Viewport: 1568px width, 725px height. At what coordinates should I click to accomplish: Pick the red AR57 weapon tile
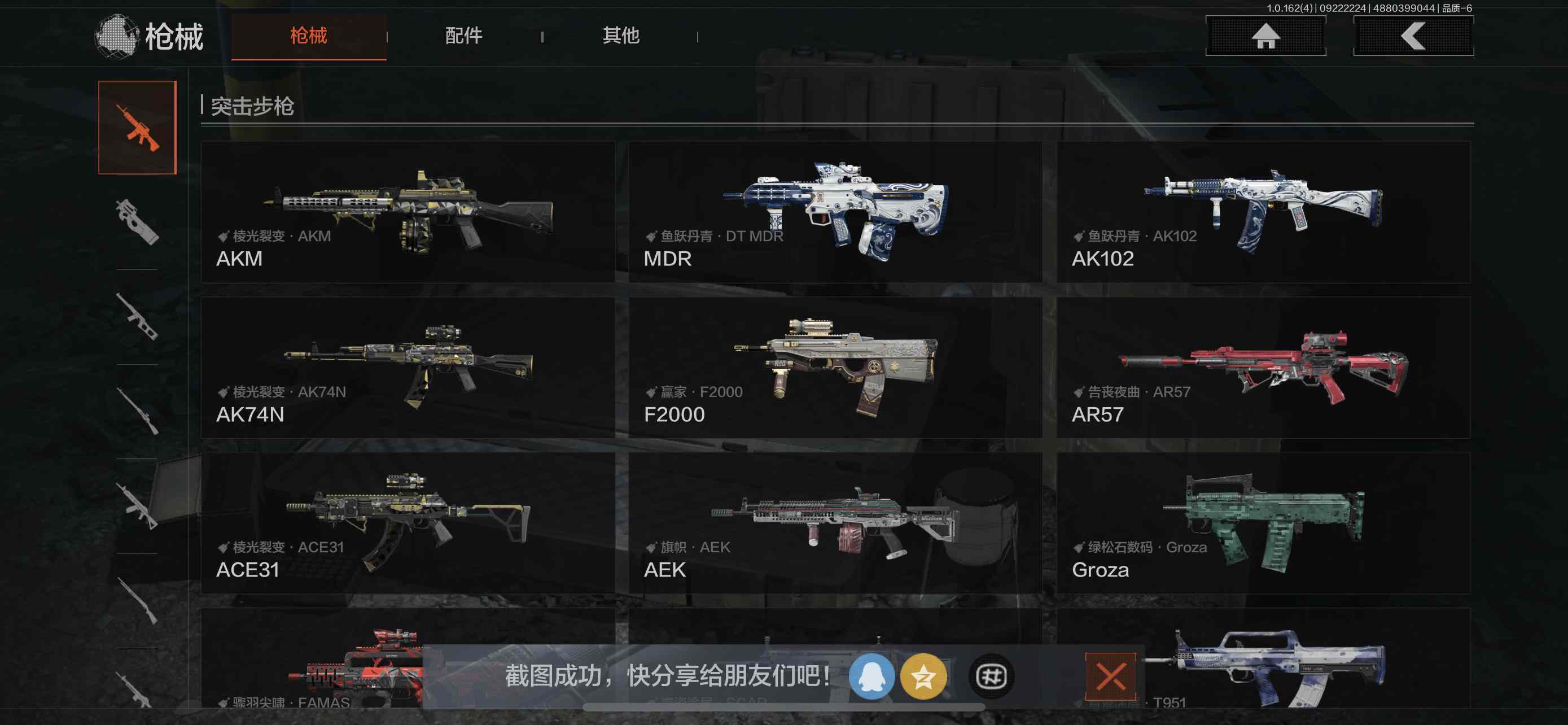pyautogui.click(x=1263, y=367)
